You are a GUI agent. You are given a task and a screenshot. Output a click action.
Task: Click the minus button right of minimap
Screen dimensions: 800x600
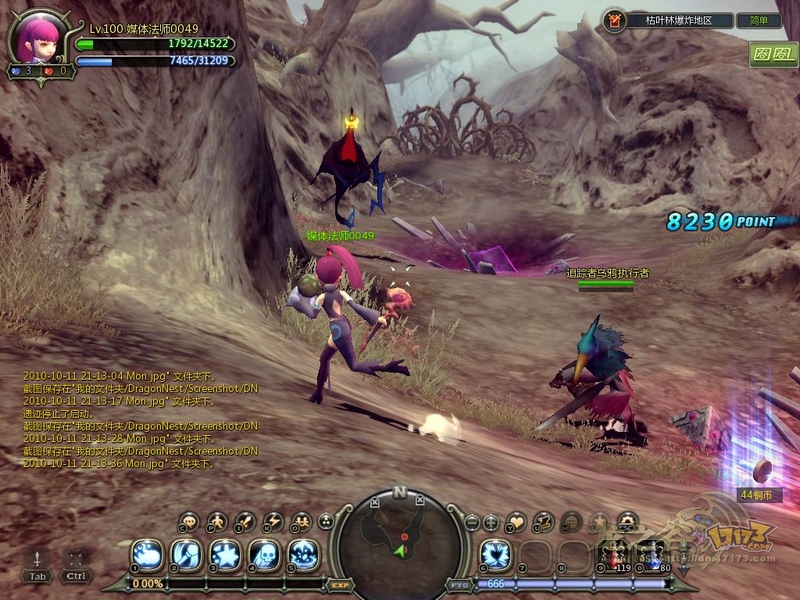pyautogui.click(x=472, y=521)
